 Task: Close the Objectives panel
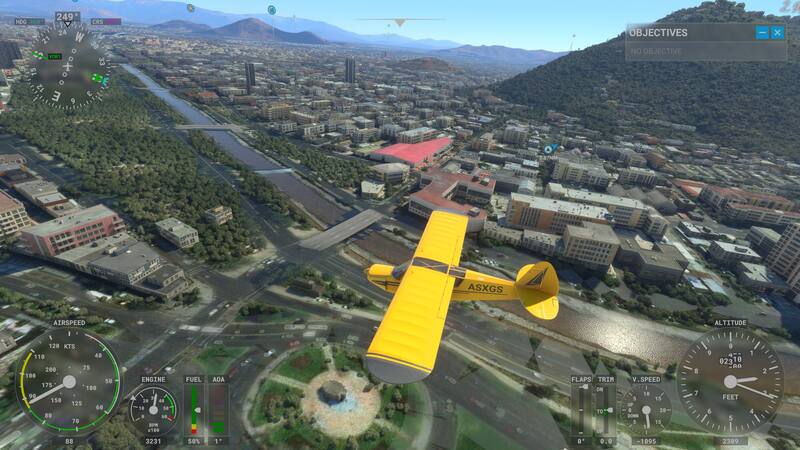click(778, 32)
